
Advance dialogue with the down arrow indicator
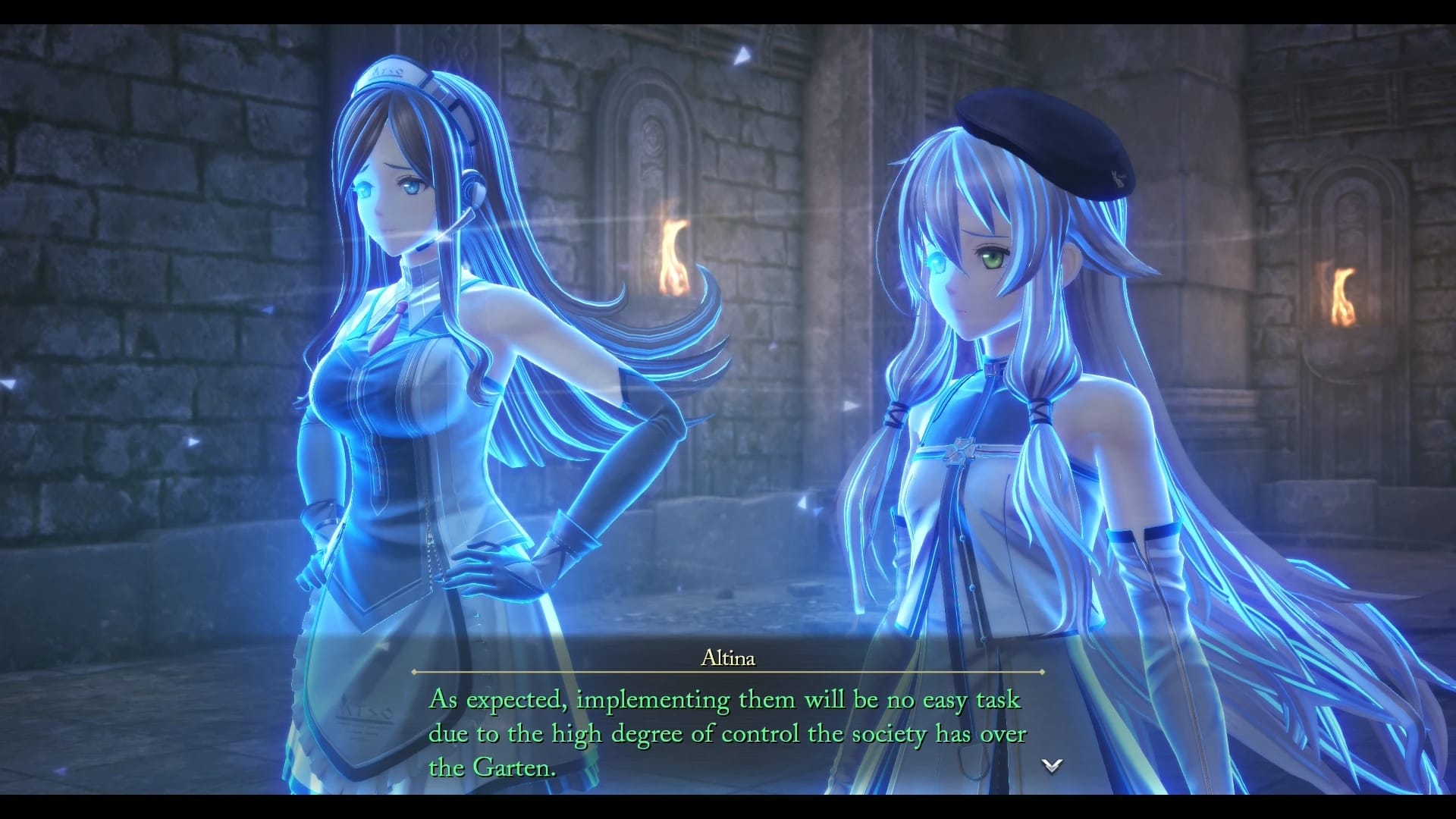[x=1052, y=766]
